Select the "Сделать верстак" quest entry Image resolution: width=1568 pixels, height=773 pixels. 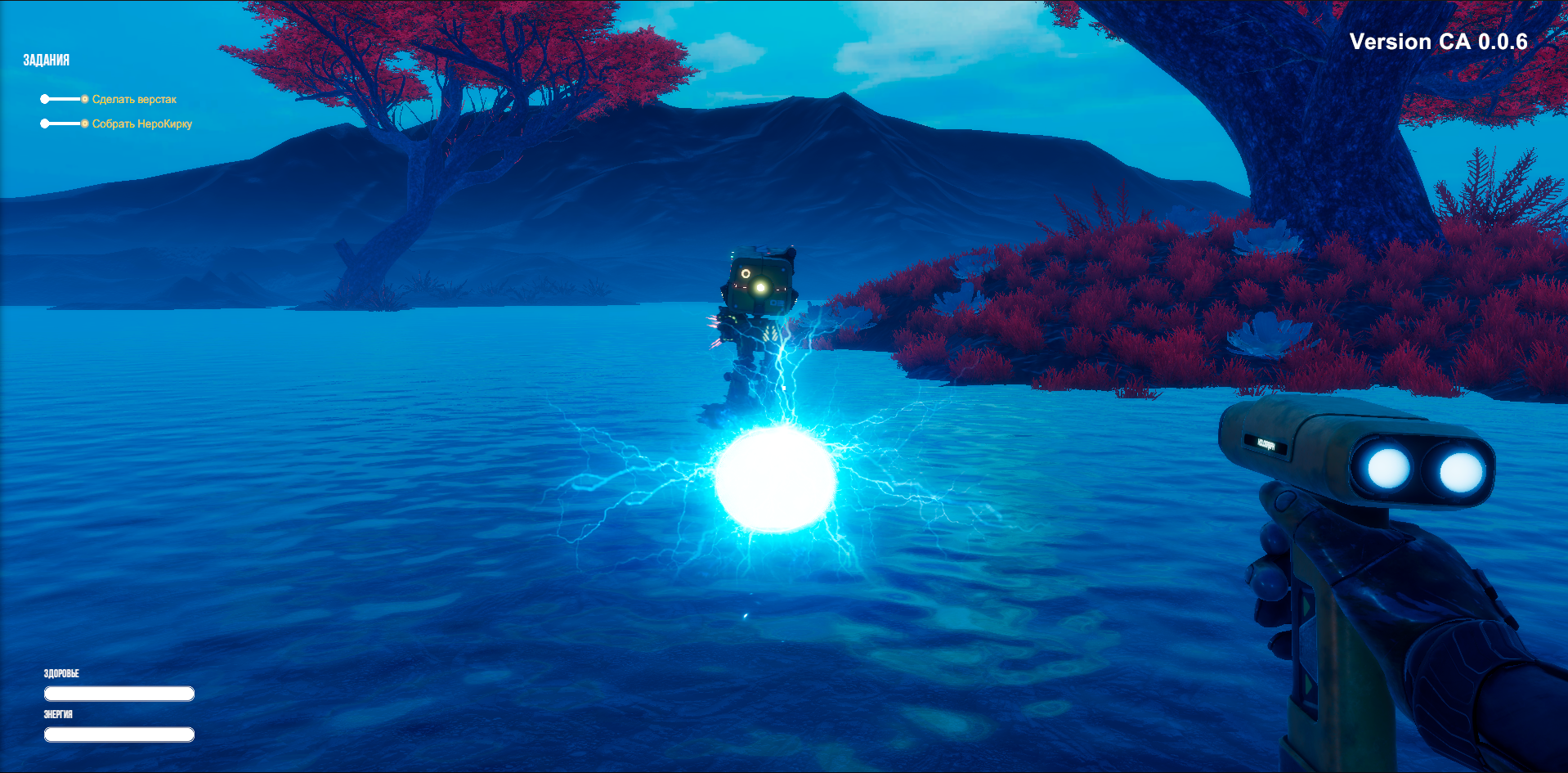tap(134, 99)
